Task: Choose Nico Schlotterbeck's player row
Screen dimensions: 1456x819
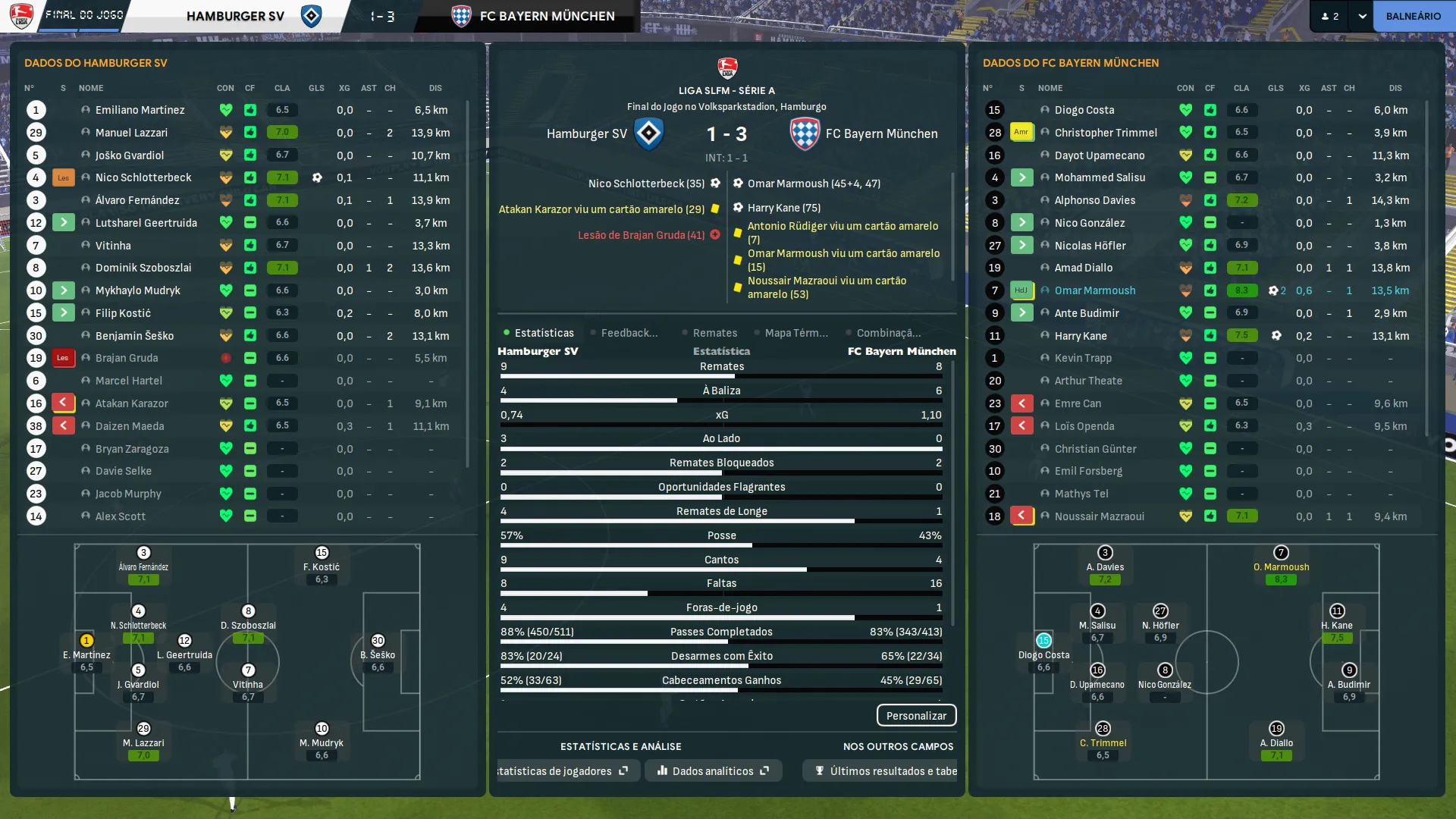Action: coord(143,177)
